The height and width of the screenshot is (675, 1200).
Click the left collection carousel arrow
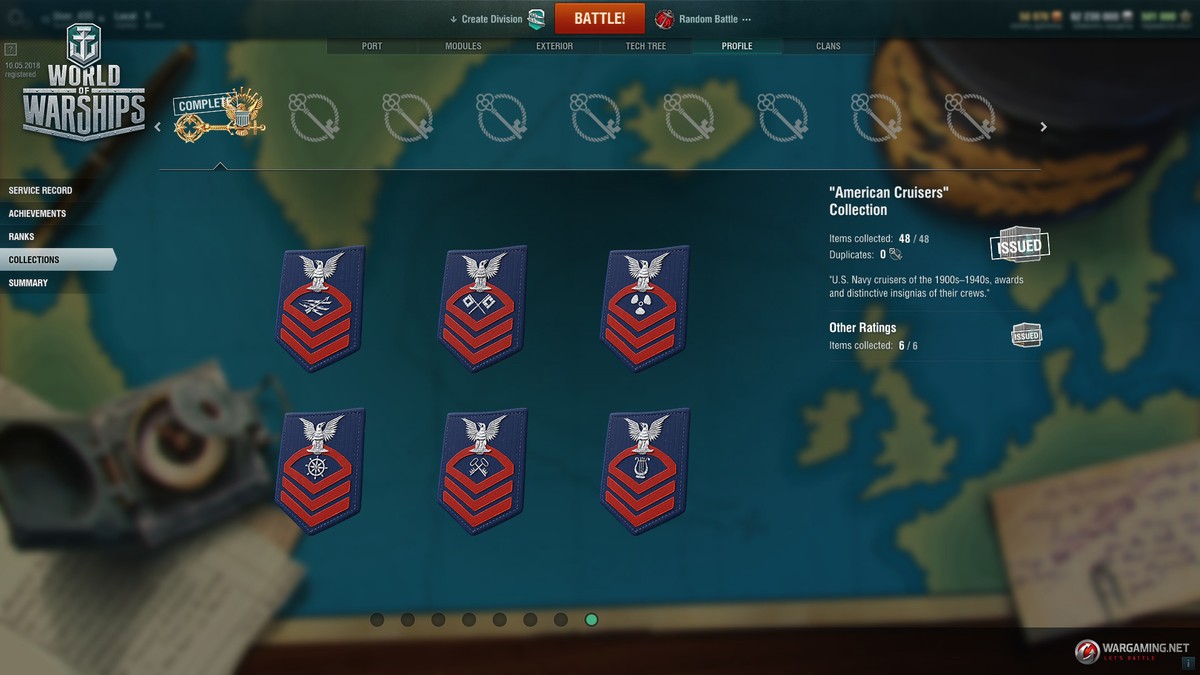[157, 127]
